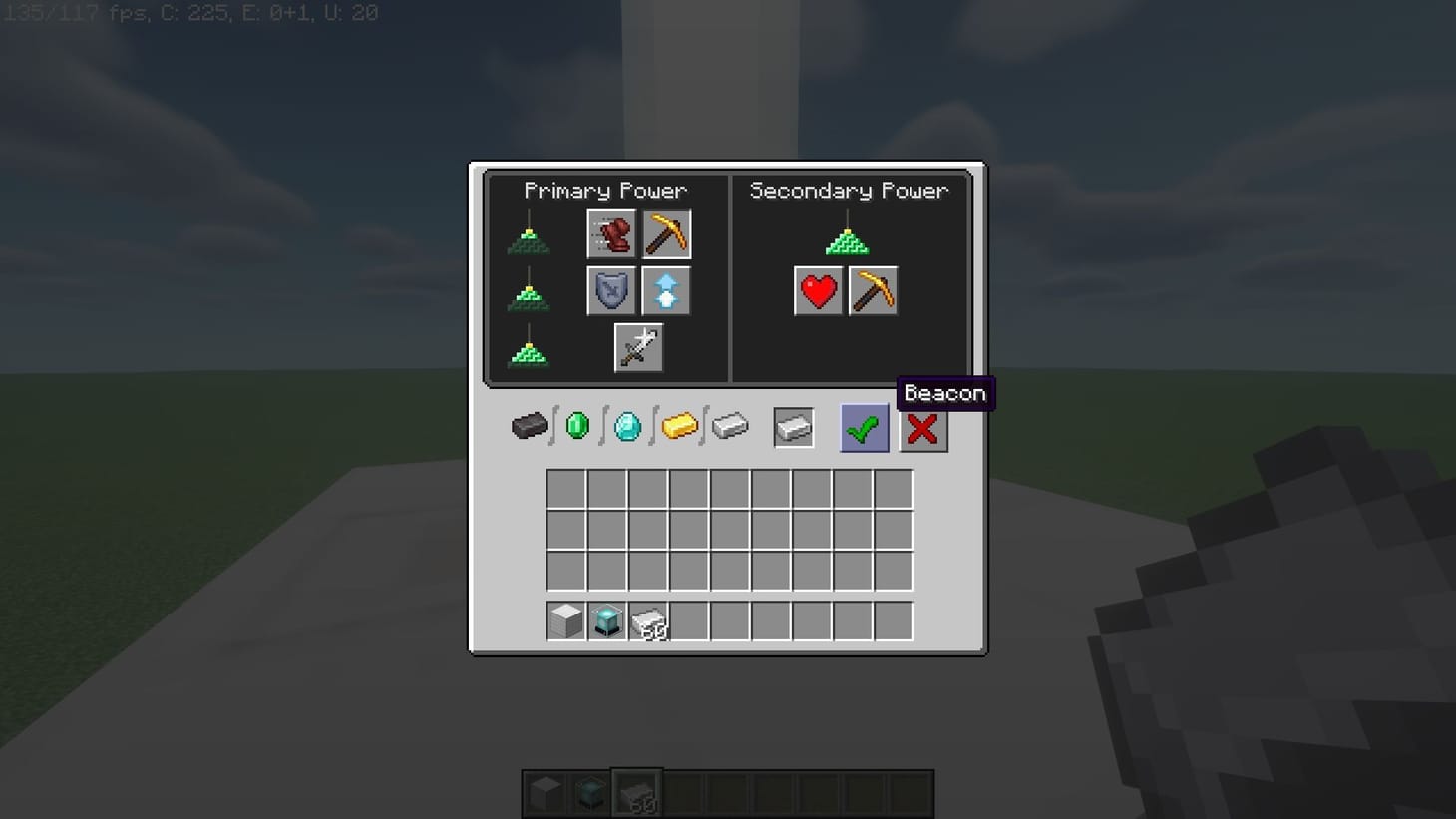
Task: Select the gold ingot payment option
Action: pos(679,425)
